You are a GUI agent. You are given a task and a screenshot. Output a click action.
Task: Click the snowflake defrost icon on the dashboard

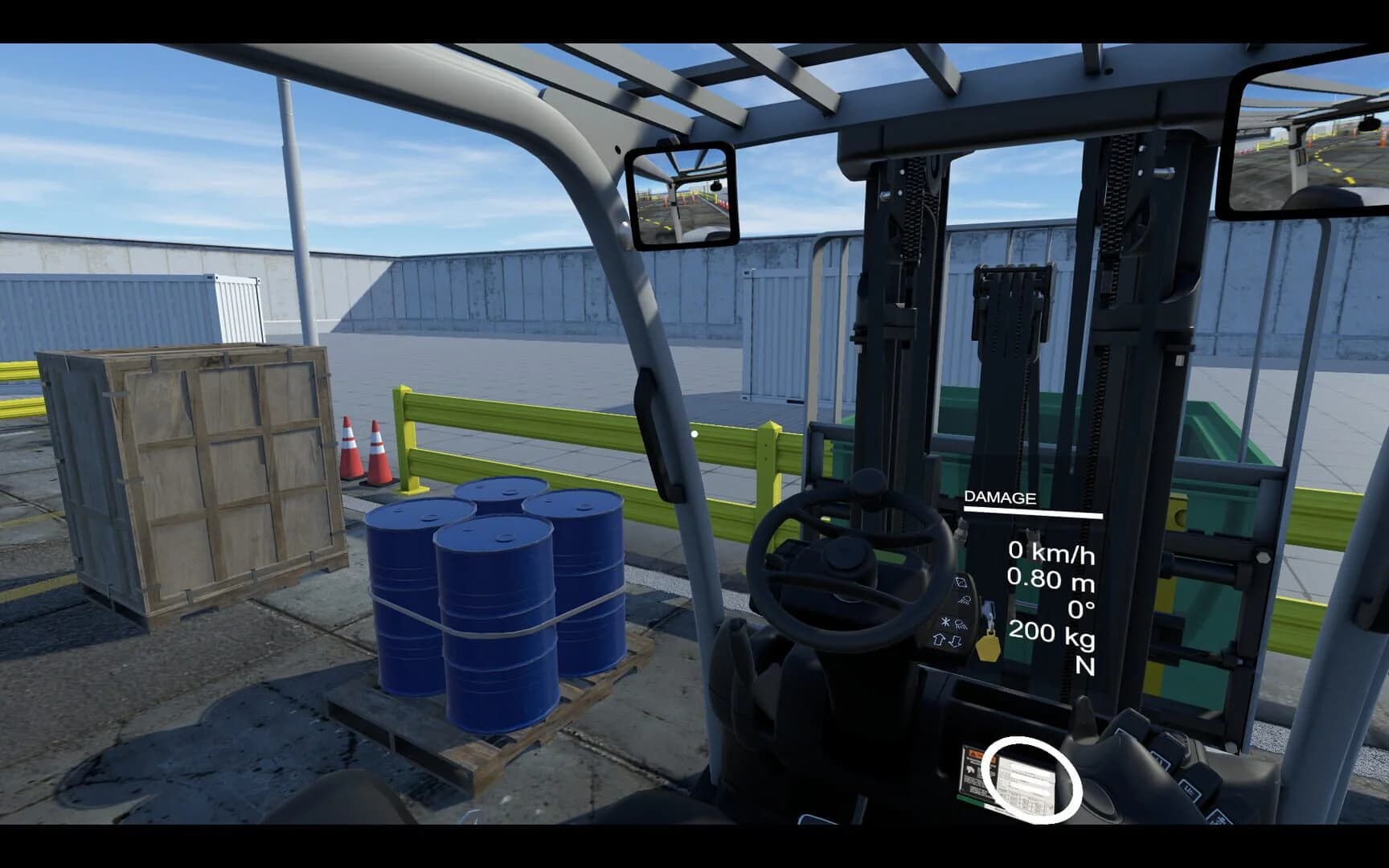[x=945, y=622]
